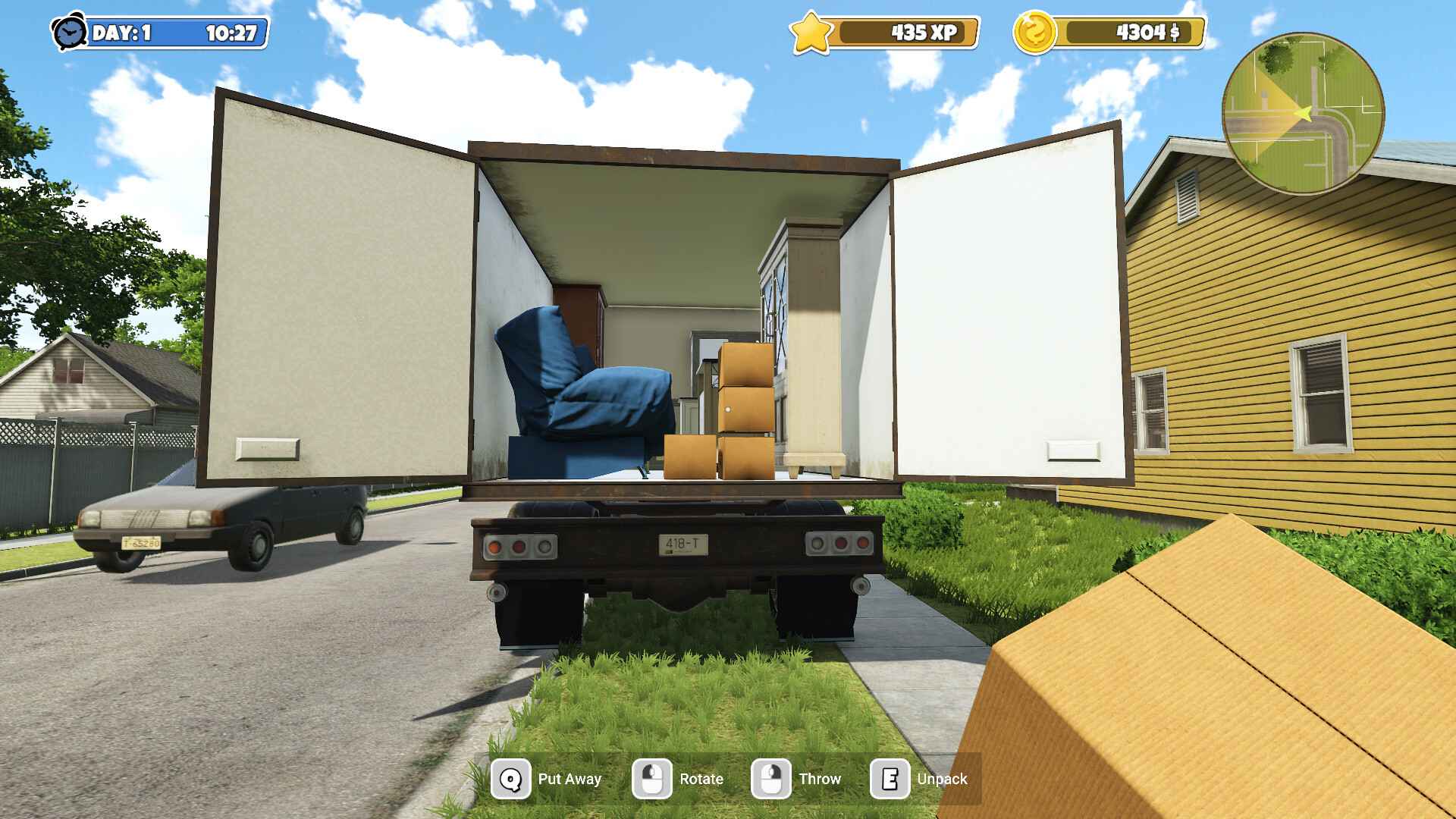Click the gold star XP icon

click(812, 32)
